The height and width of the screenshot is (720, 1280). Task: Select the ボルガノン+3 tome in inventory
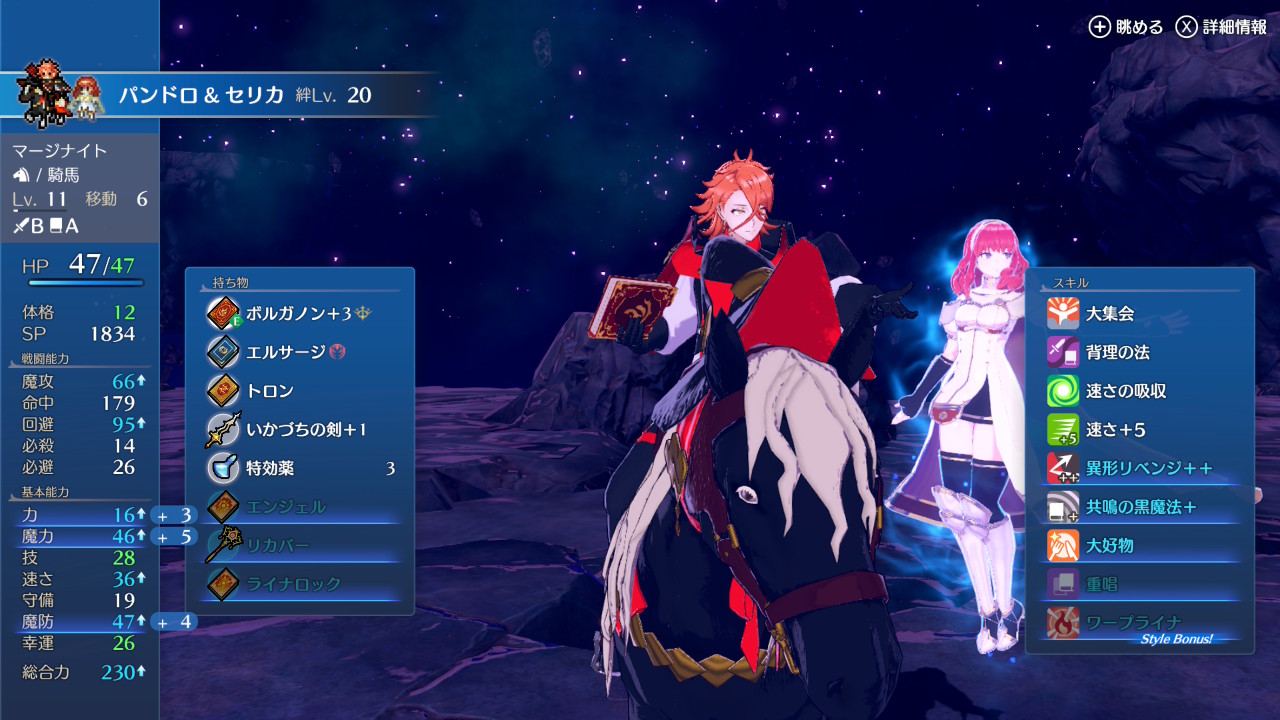click(x=300, y=313)
